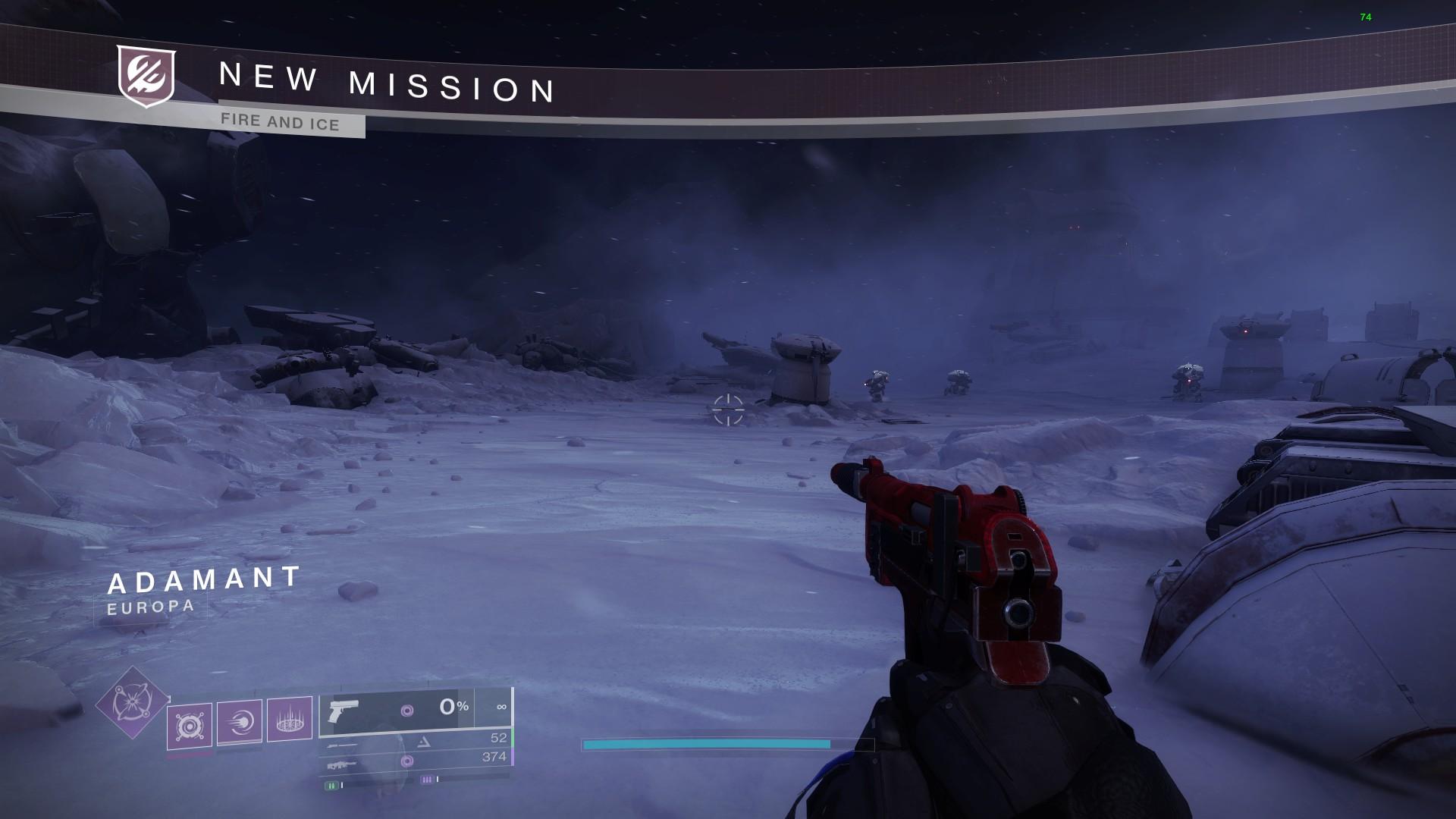1456x819 pixels.
Task: Choose the heavy weapon with 374 ammo
Action: pyautogui.click(x=416, y=760)
